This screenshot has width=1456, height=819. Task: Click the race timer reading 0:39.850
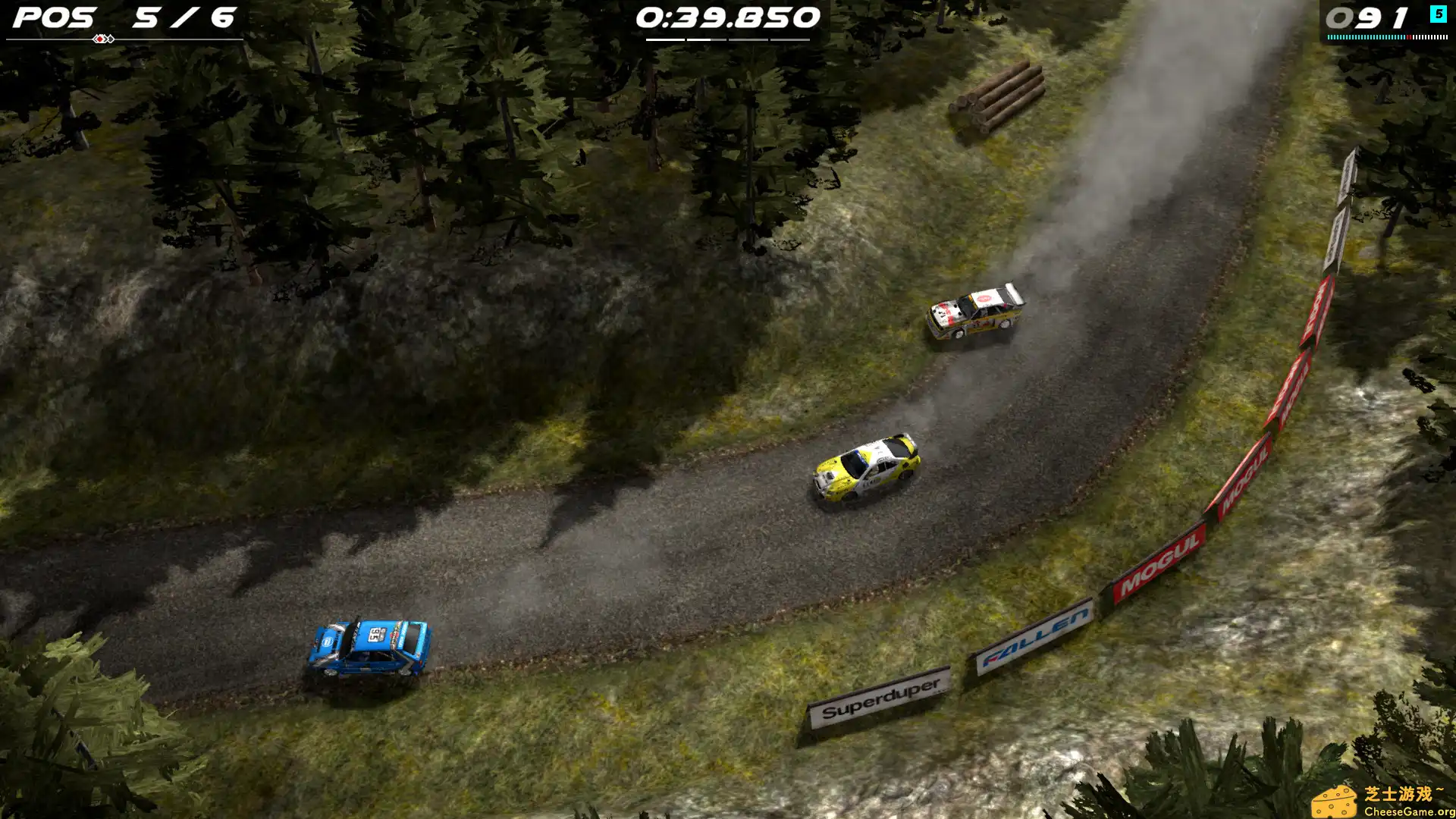pyautogui.click(x=726, y=18)
